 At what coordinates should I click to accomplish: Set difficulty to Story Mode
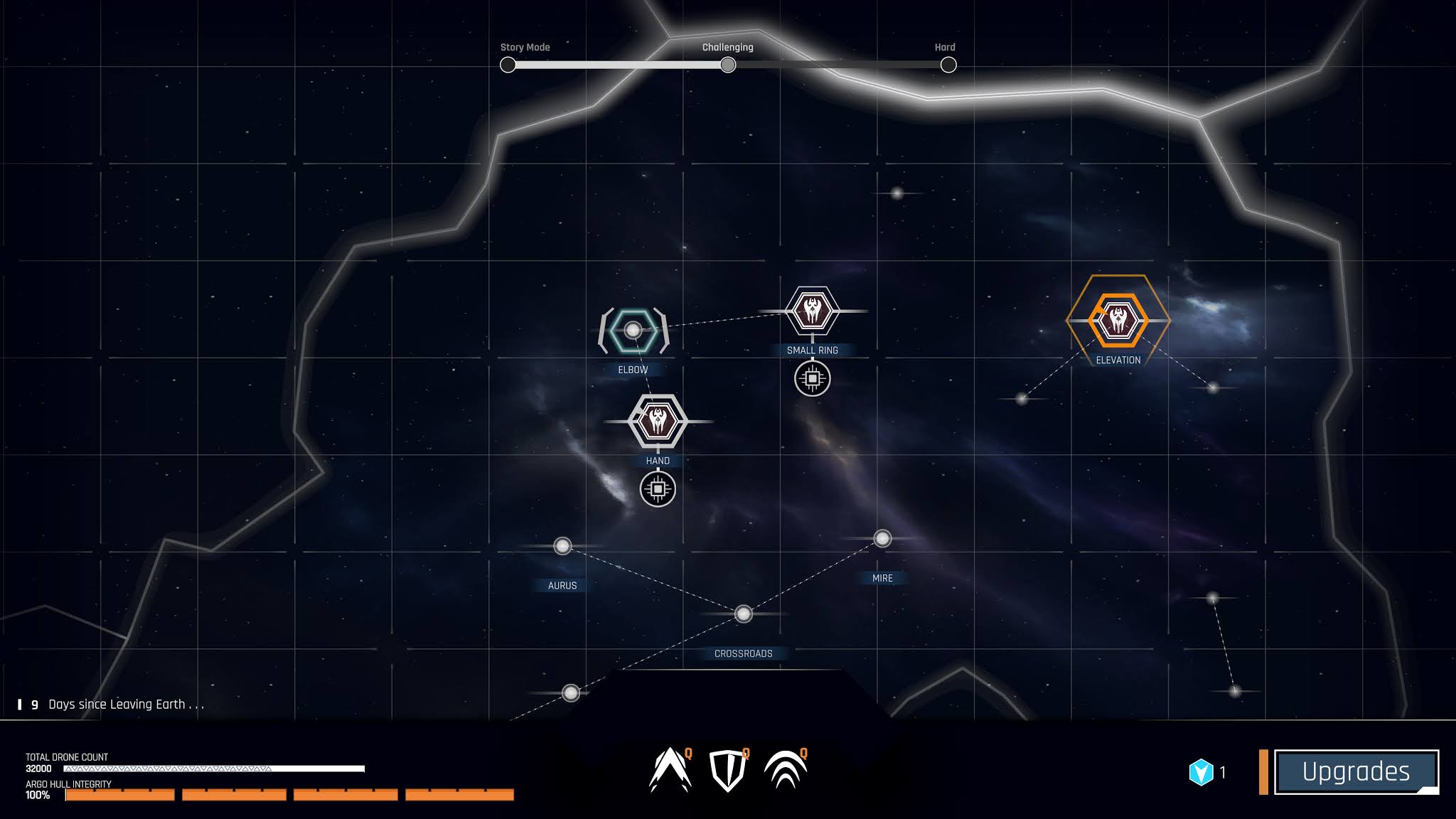point(508,65)
